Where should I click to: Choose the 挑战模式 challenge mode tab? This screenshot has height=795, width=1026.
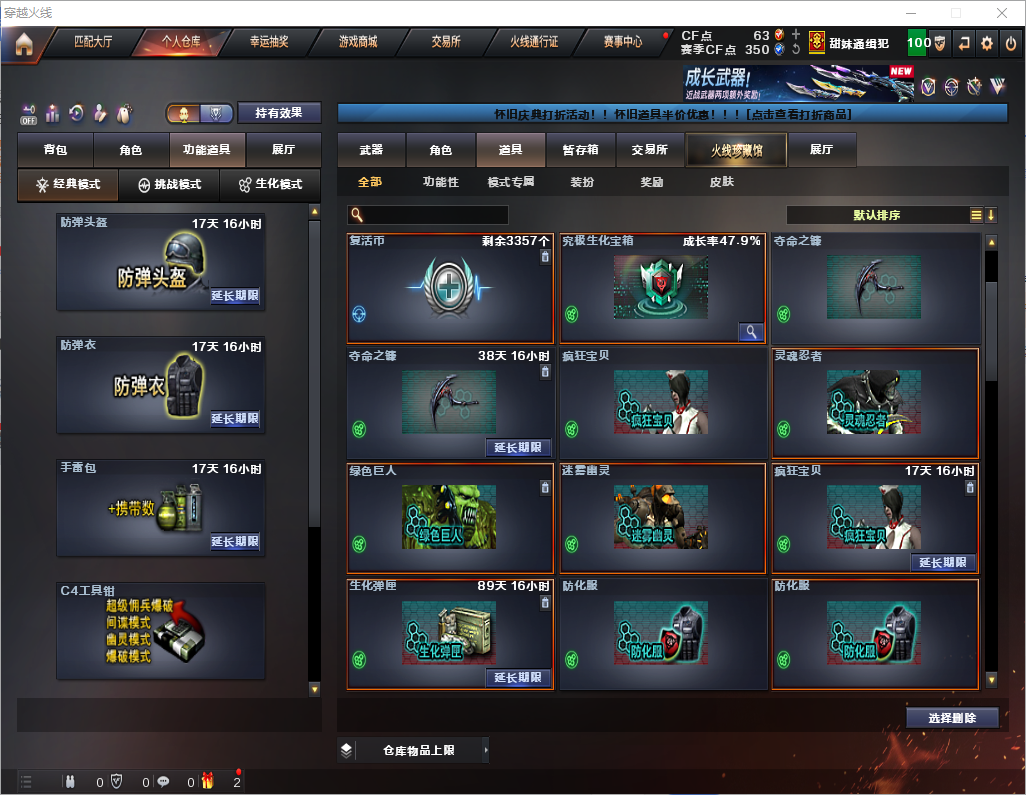point(169,185)
